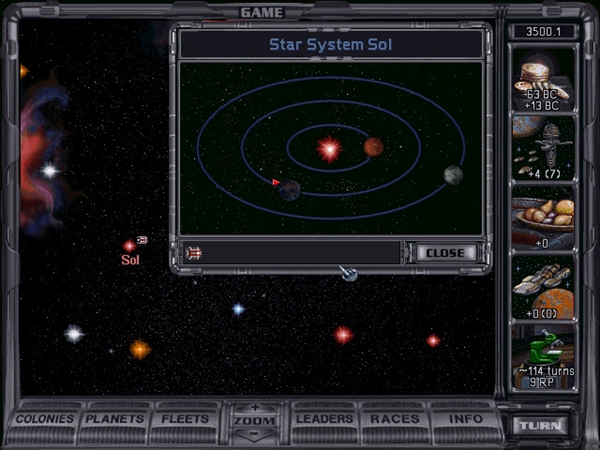Open the freighters panel

tap(544, 287)
